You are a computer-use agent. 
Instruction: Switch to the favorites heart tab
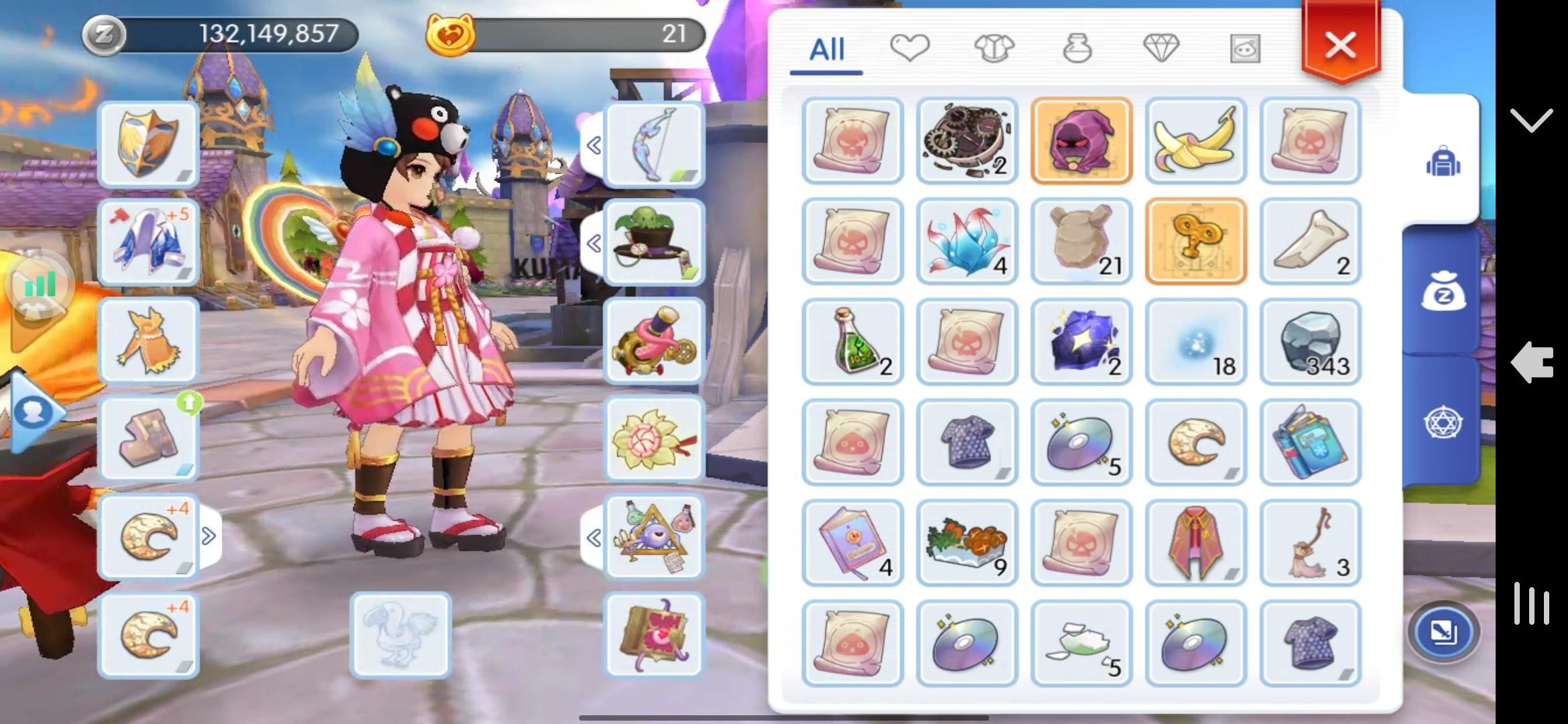pos(911,48)
